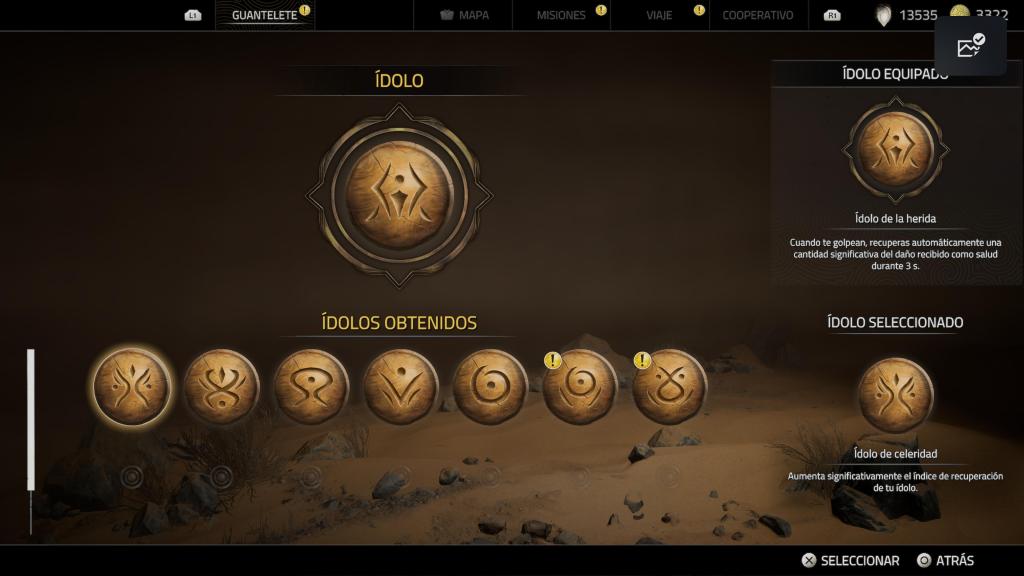Choose the idol with the hourglass-knot rune
Image resolution: width=1024 pixels, height=576 pixels.
[221, 387]
